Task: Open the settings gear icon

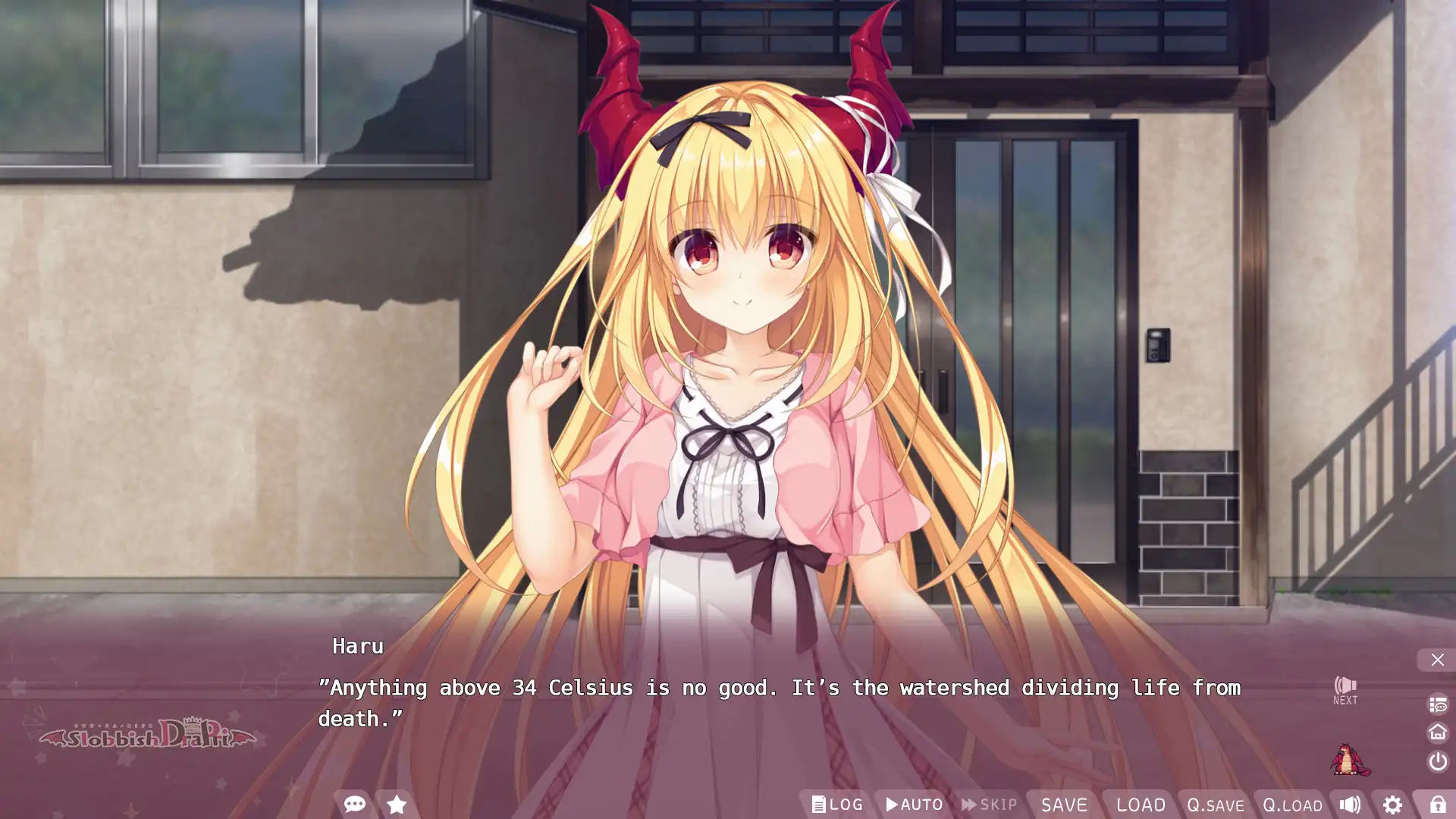Action: 1393,805
